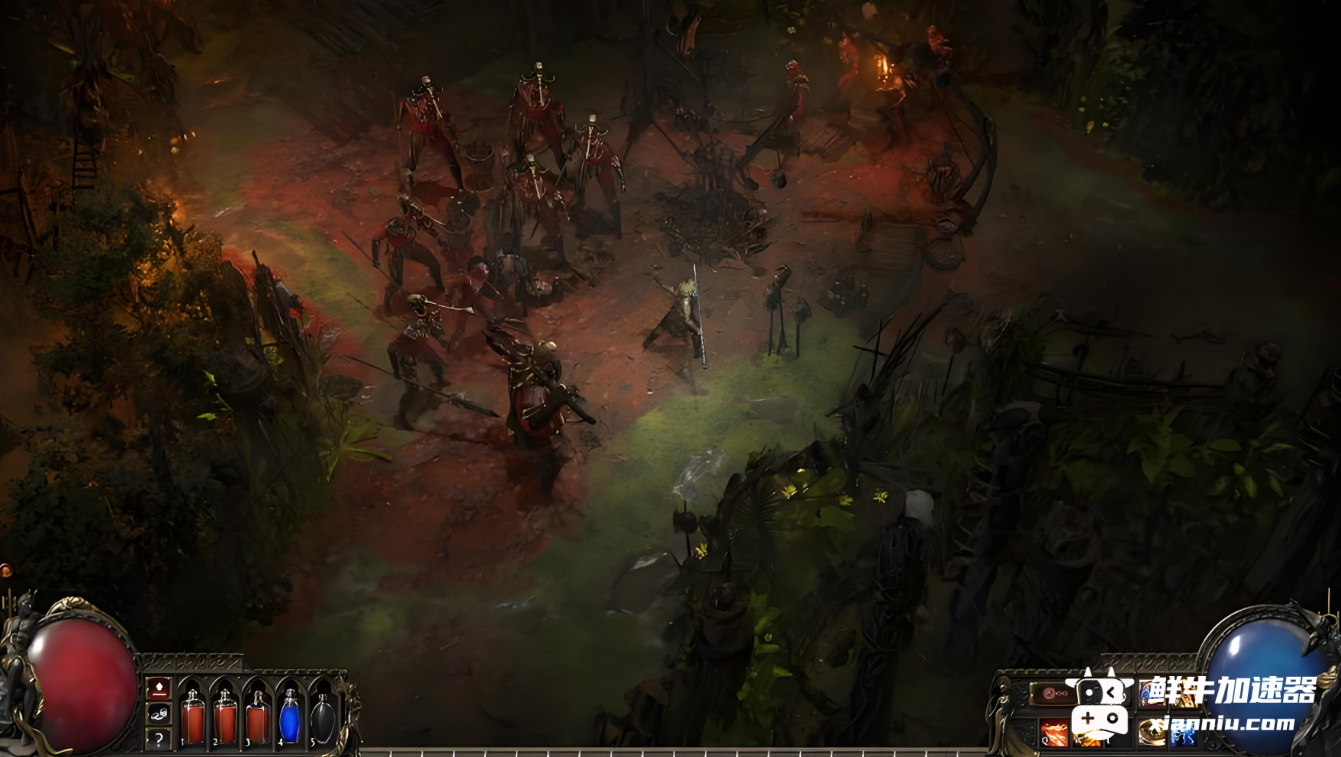The height and width of the screenshot is (757, 1341).
Task: Select the dark empty flask in slot 5
Action: (321, 717)
